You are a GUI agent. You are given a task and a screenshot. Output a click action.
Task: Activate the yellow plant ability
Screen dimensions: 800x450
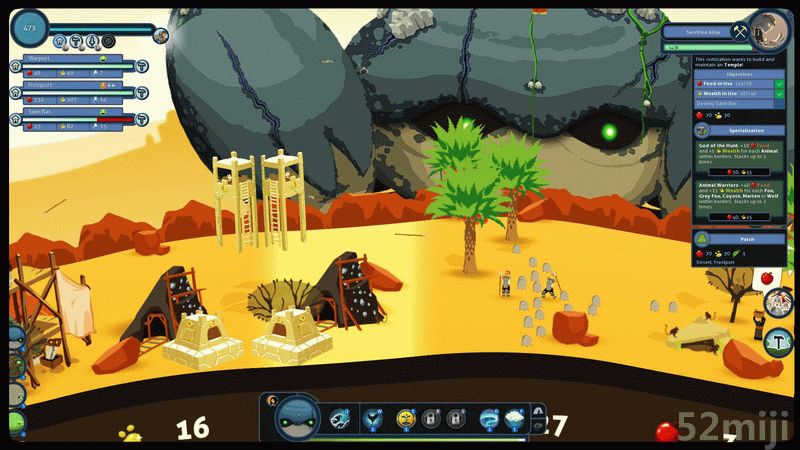[405, 418]
